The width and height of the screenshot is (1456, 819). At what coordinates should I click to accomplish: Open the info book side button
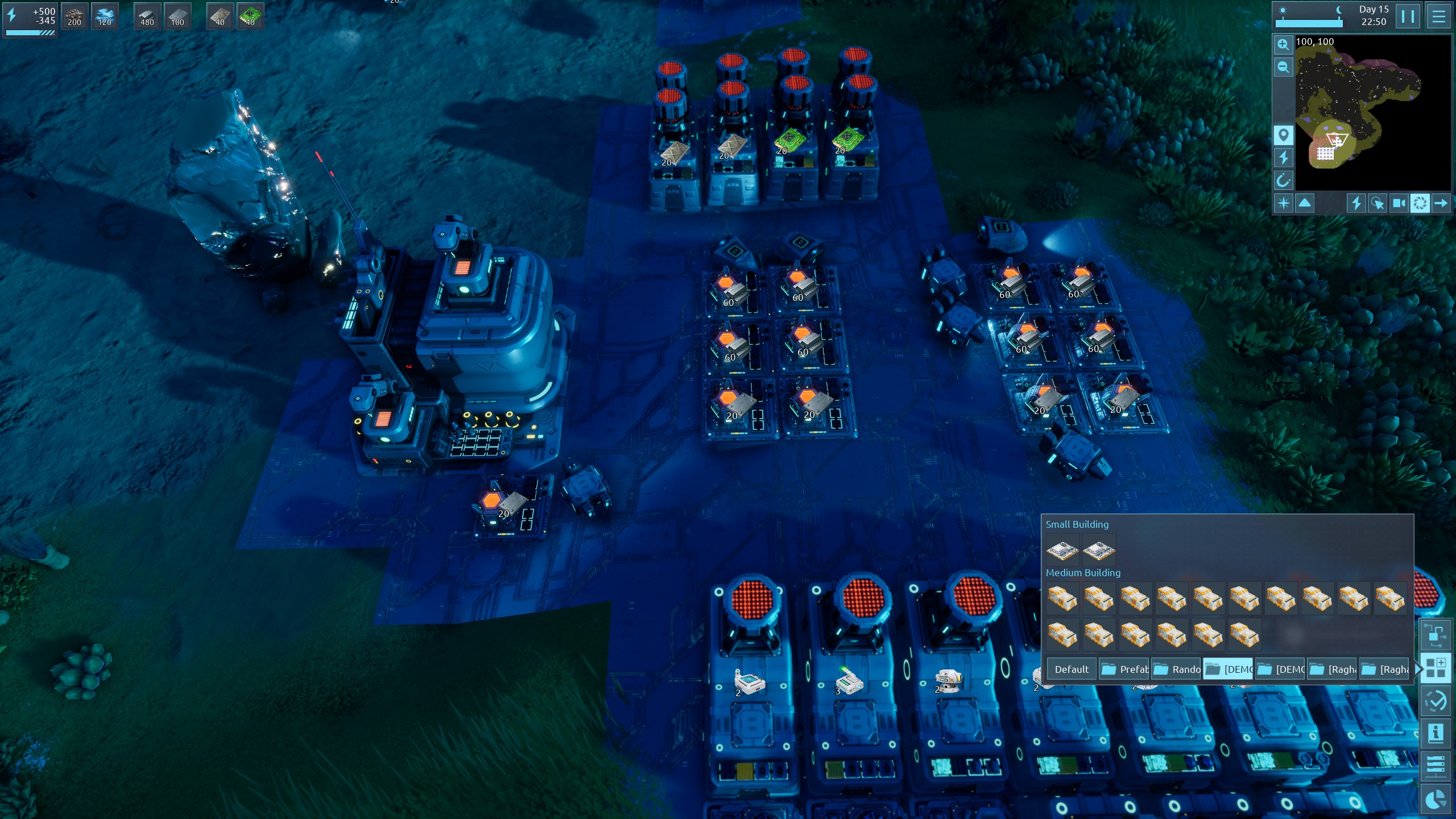click(1436, 733)
